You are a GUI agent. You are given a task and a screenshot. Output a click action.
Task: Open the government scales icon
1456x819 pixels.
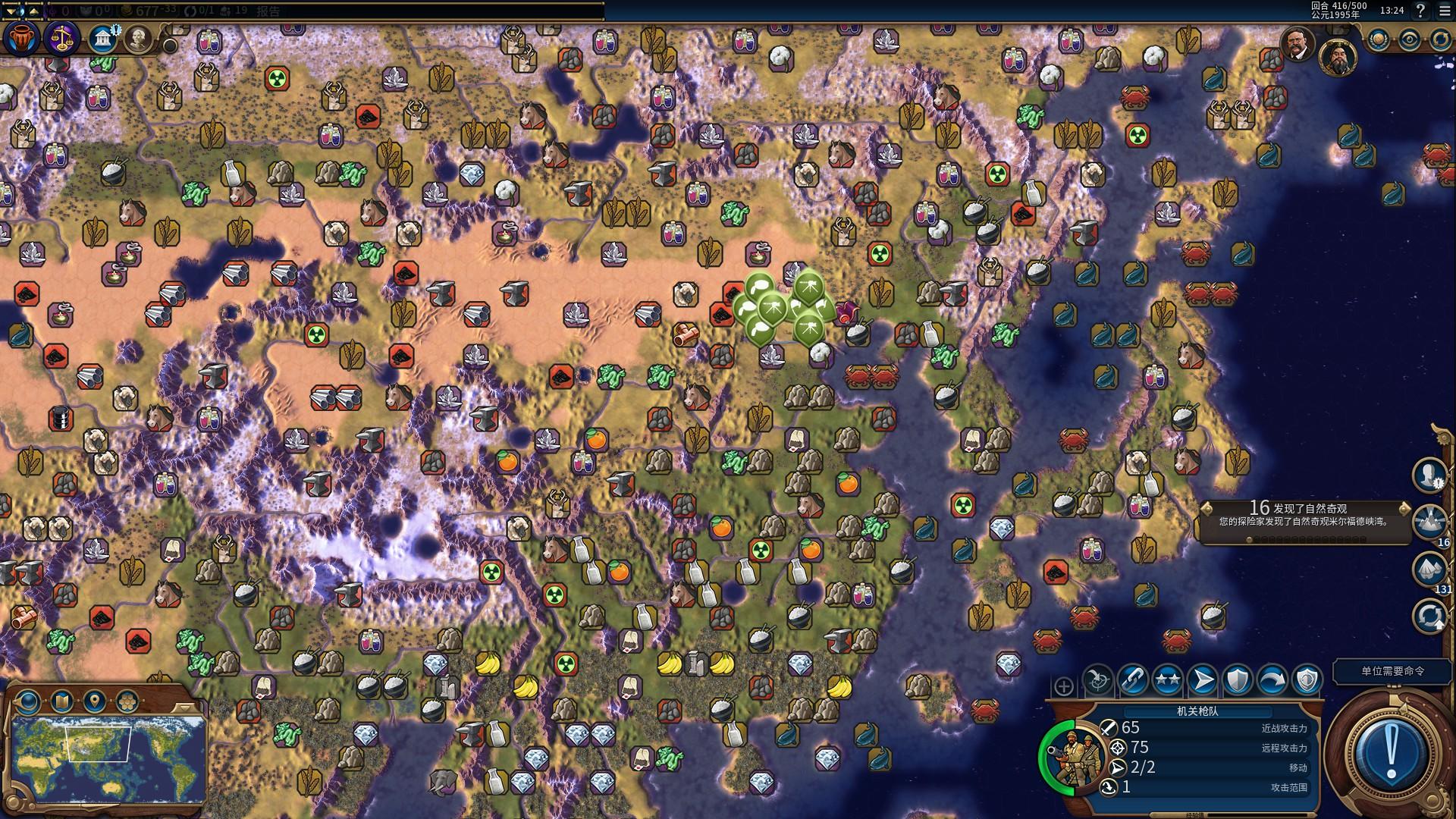(61, 38)
